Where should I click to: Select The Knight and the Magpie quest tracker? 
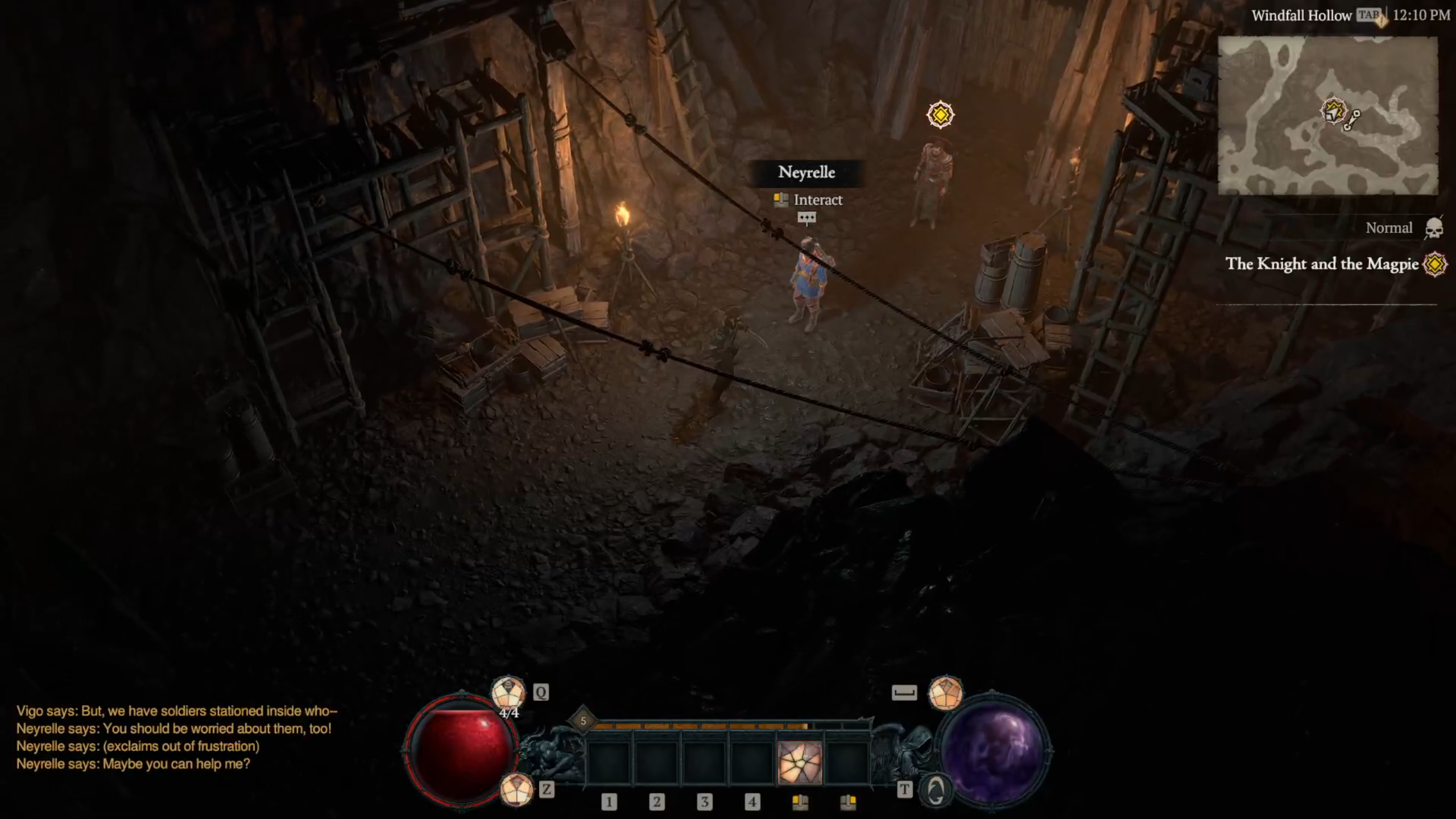coord(1322,264)
